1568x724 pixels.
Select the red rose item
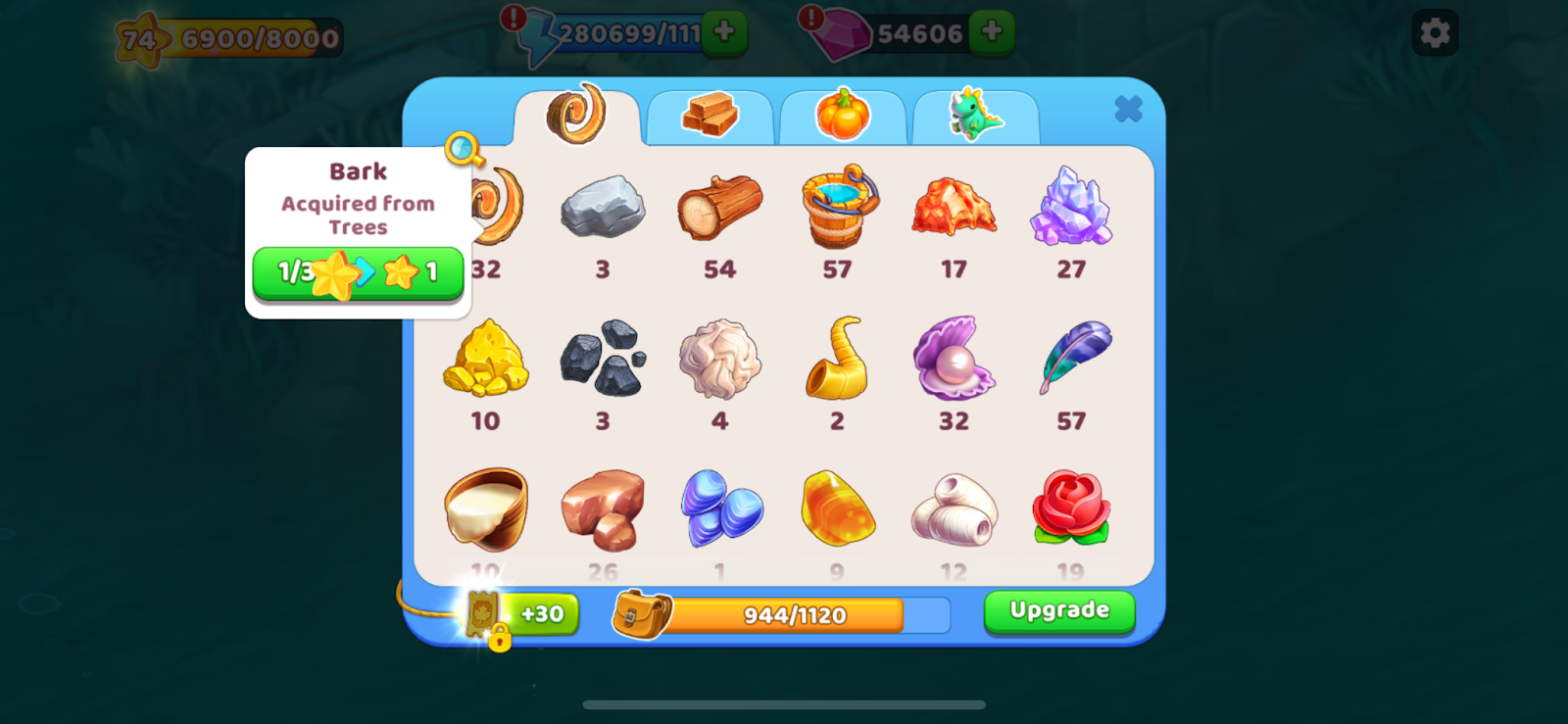(1070, 508)
